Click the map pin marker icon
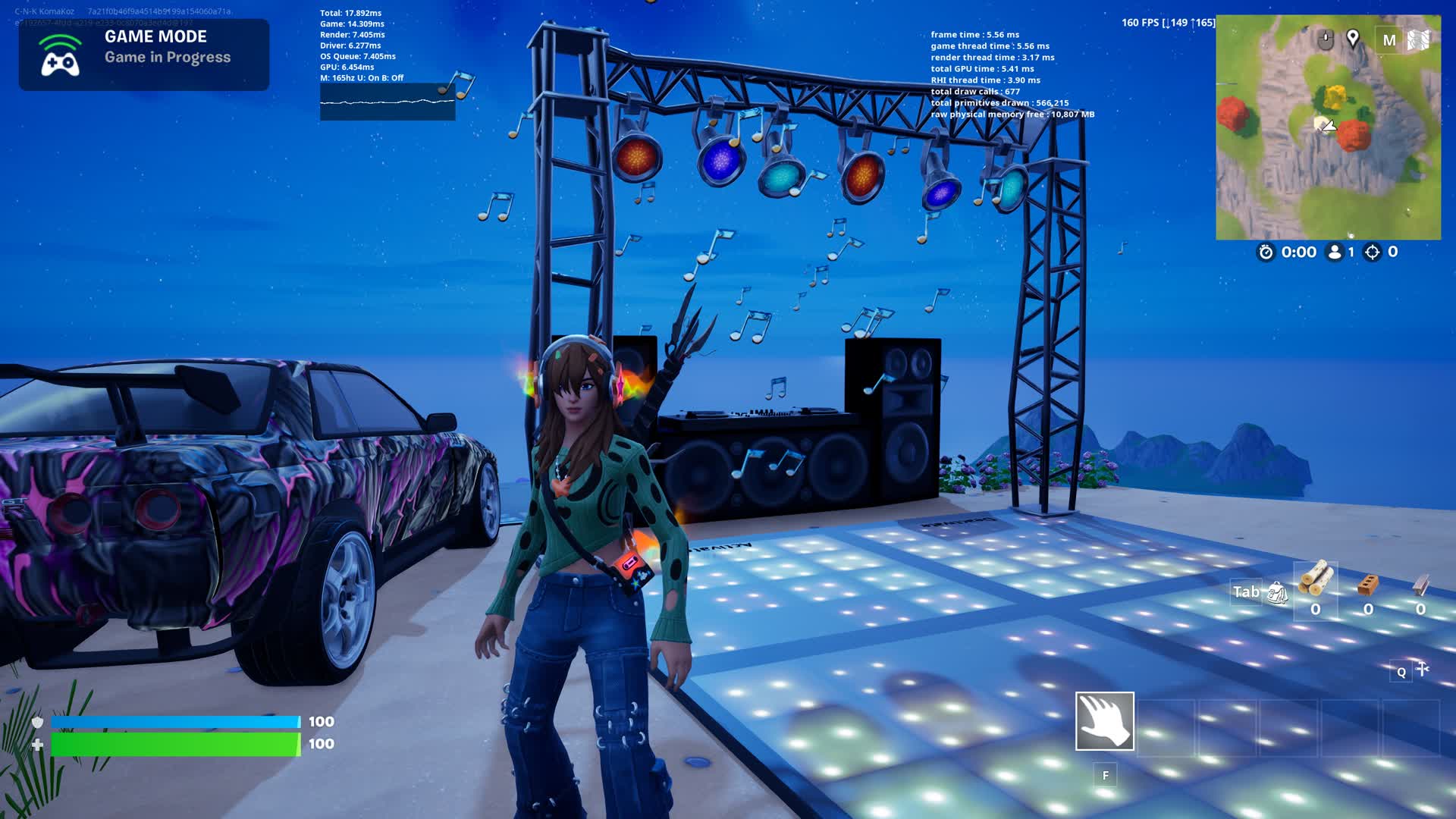Screen dimensions: 1456x819 1353,38
